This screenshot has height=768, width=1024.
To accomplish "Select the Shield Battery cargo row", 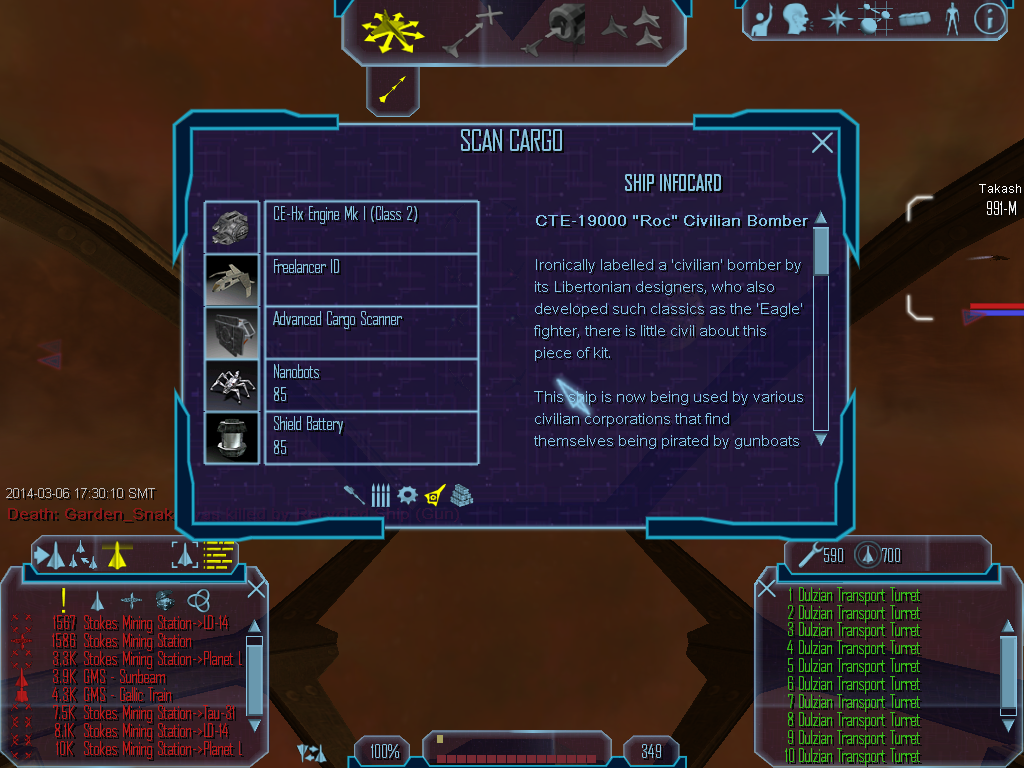I will [370, 437].
